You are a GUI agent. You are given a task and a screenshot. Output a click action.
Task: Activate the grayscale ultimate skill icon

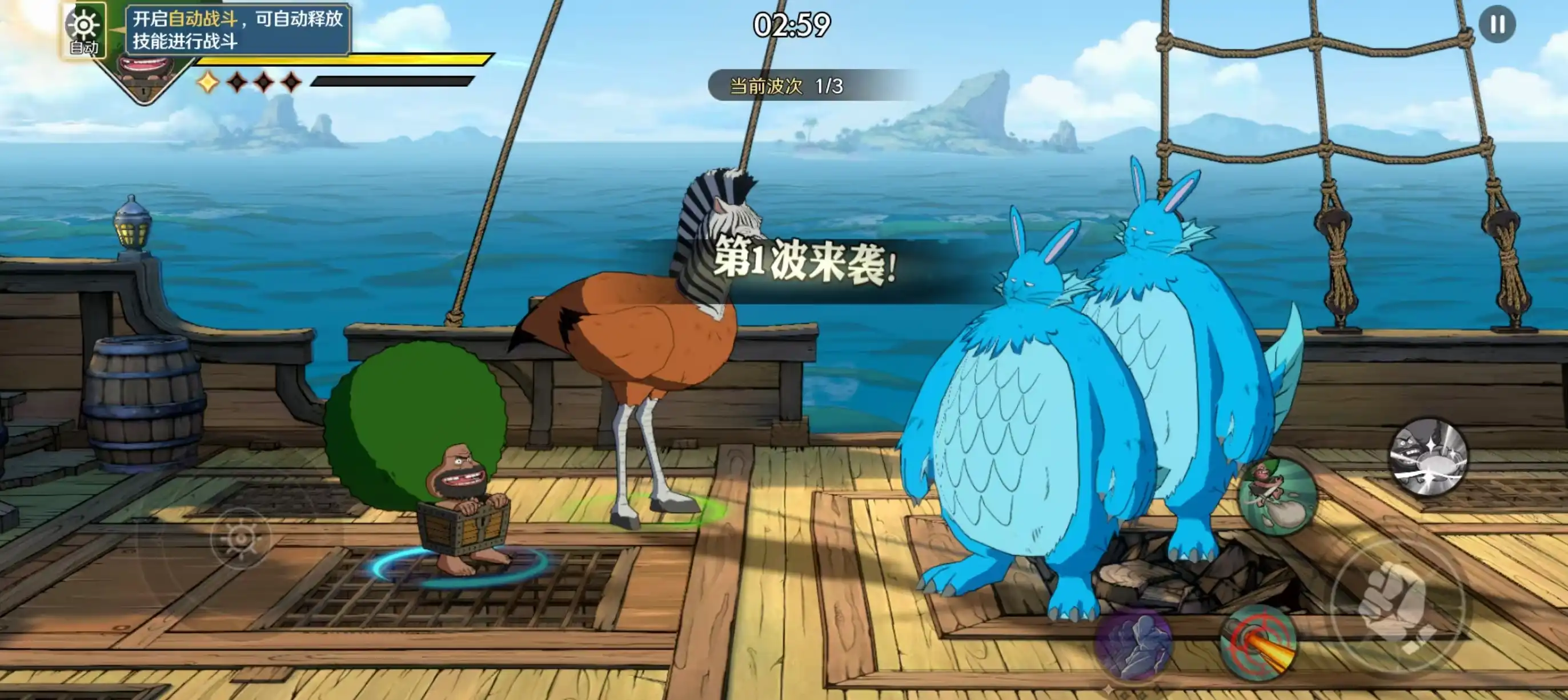[1428, 457]
